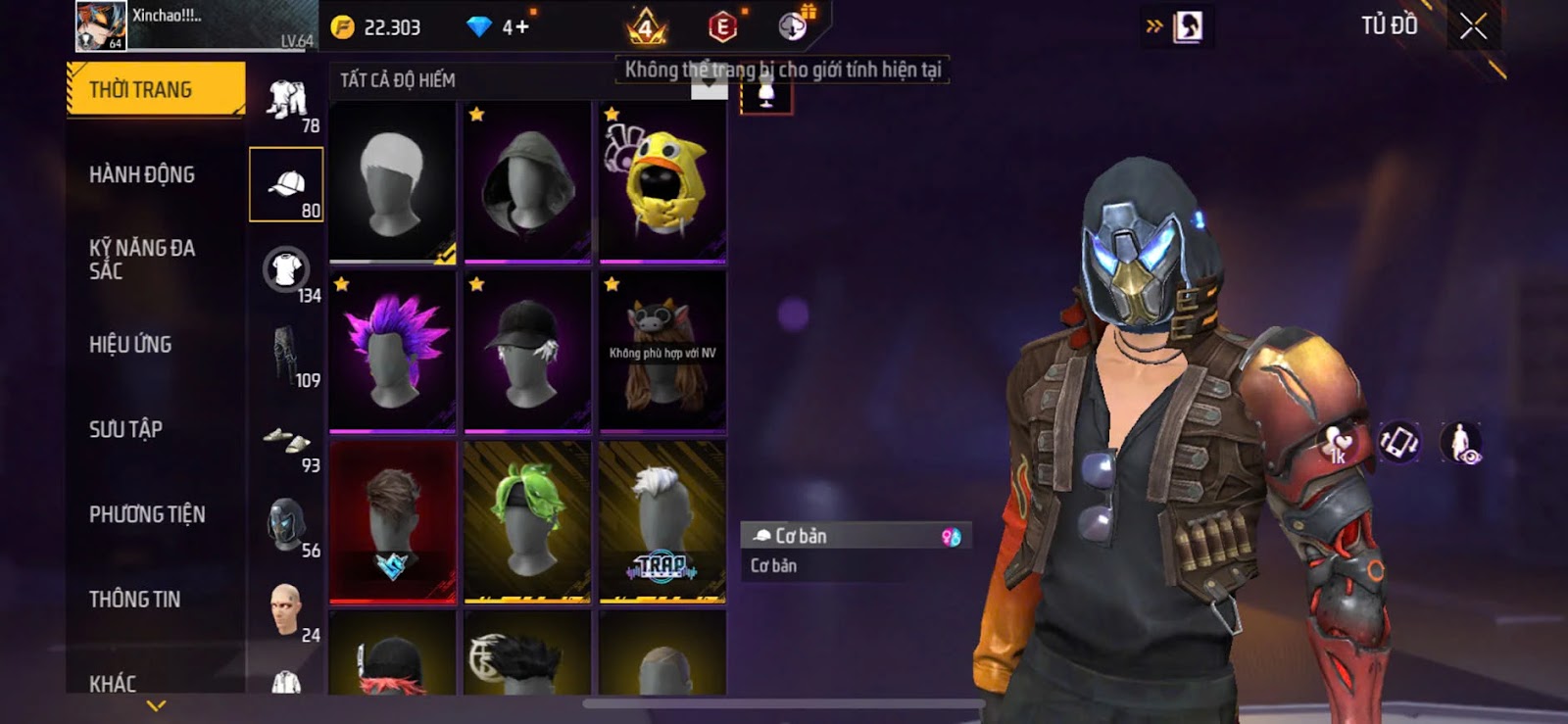The image size is (1568, 724).
Task: Pick the black cap with white hair
Action: (x=527, y=351)
